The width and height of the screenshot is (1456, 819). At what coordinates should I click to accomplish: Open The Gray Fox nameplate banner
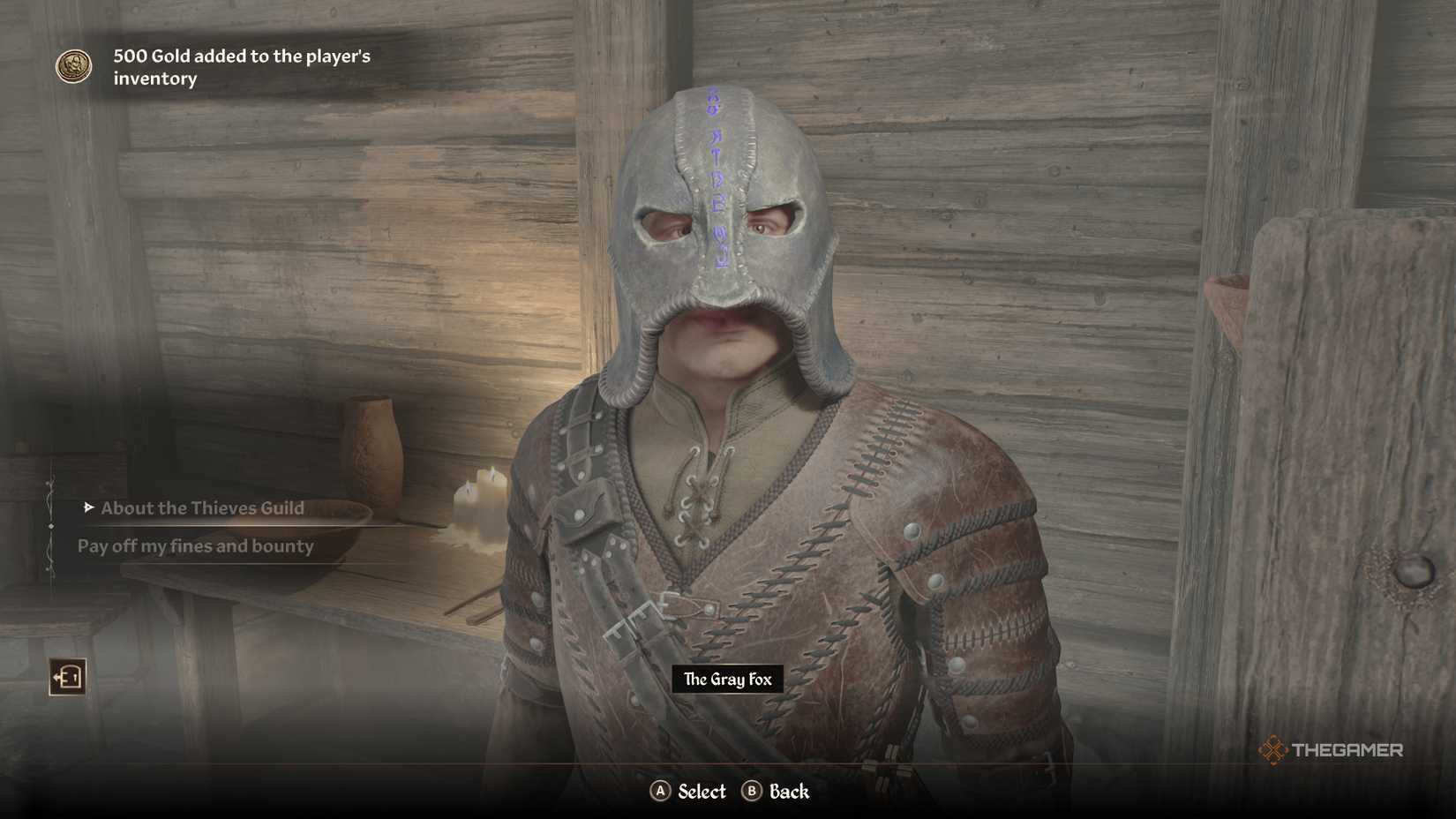click(726, 680)
